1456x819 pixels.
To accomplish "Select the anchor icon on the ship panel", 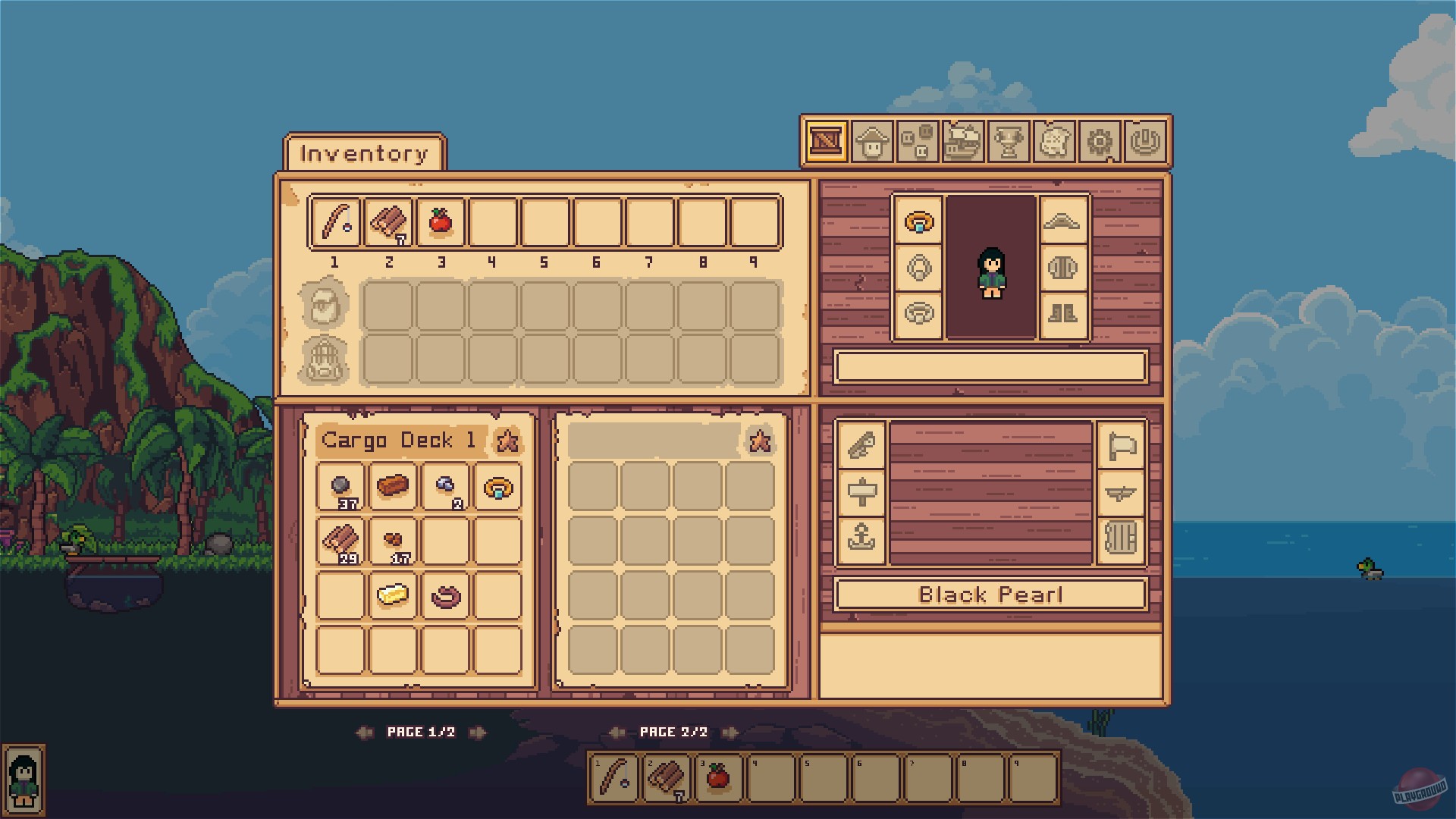I will [863, 542].
